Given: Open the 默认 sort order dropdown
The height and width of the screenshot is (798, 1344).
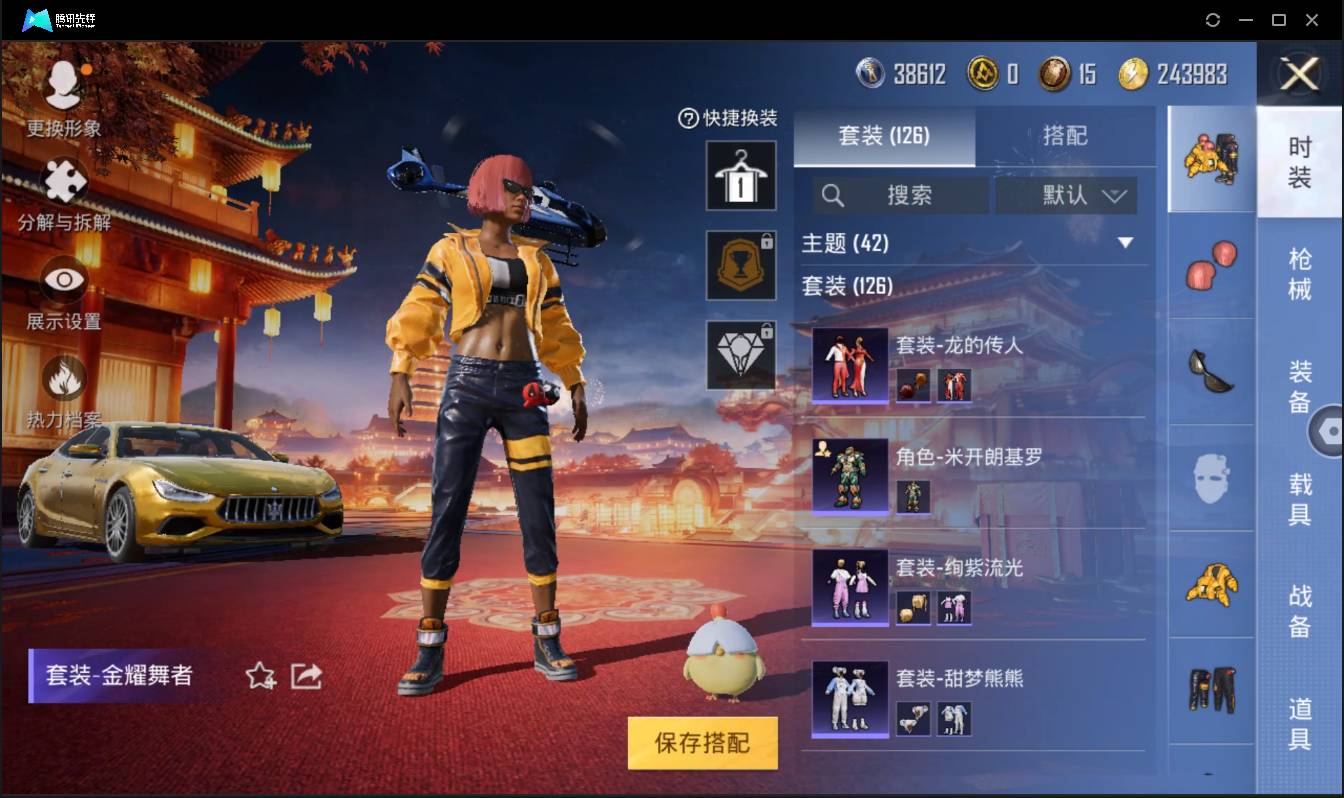Looking at the screenshot, I should [1064, 195].
